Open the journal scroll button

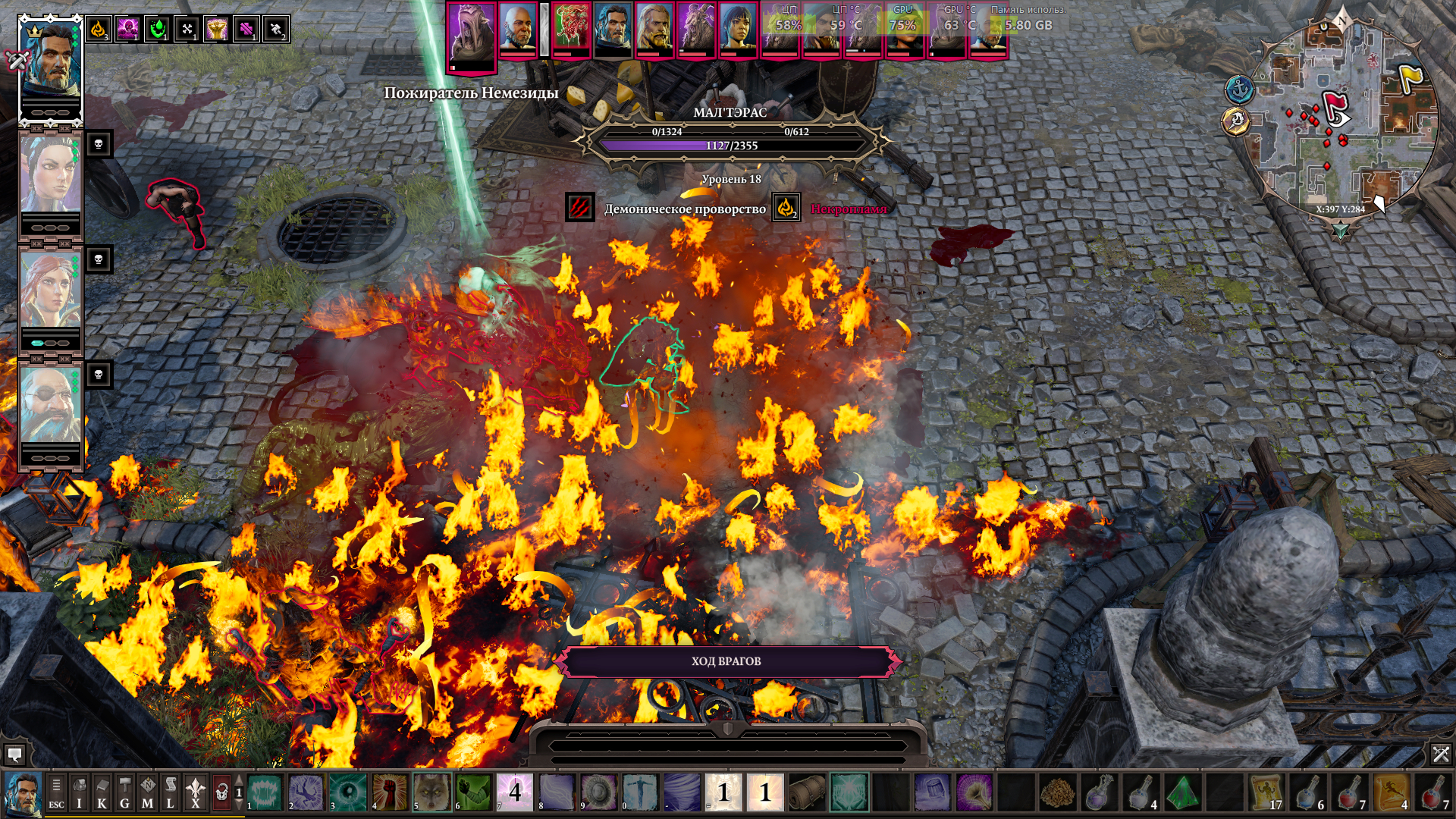[171, 793]
